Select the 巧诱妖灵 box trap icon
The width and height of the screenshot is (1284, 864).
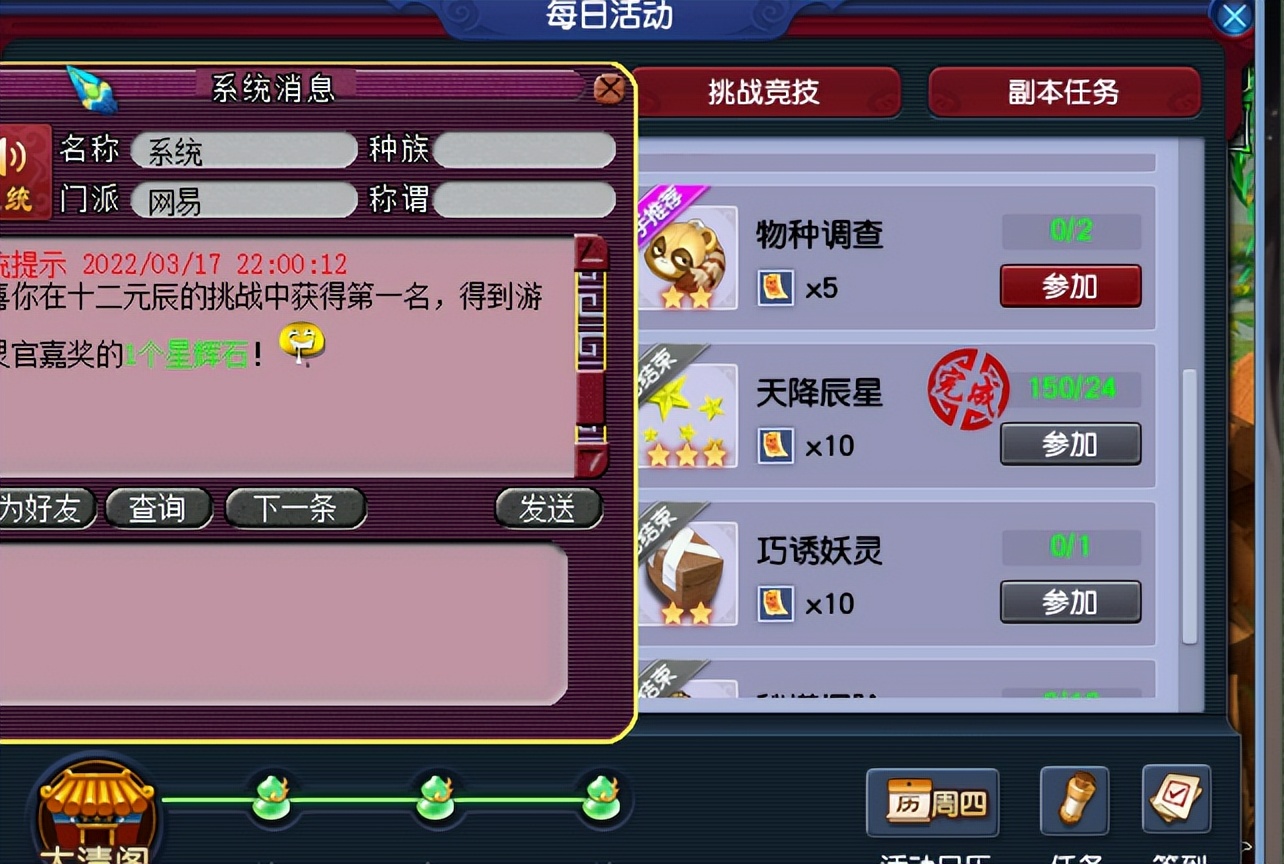(687, 572)
